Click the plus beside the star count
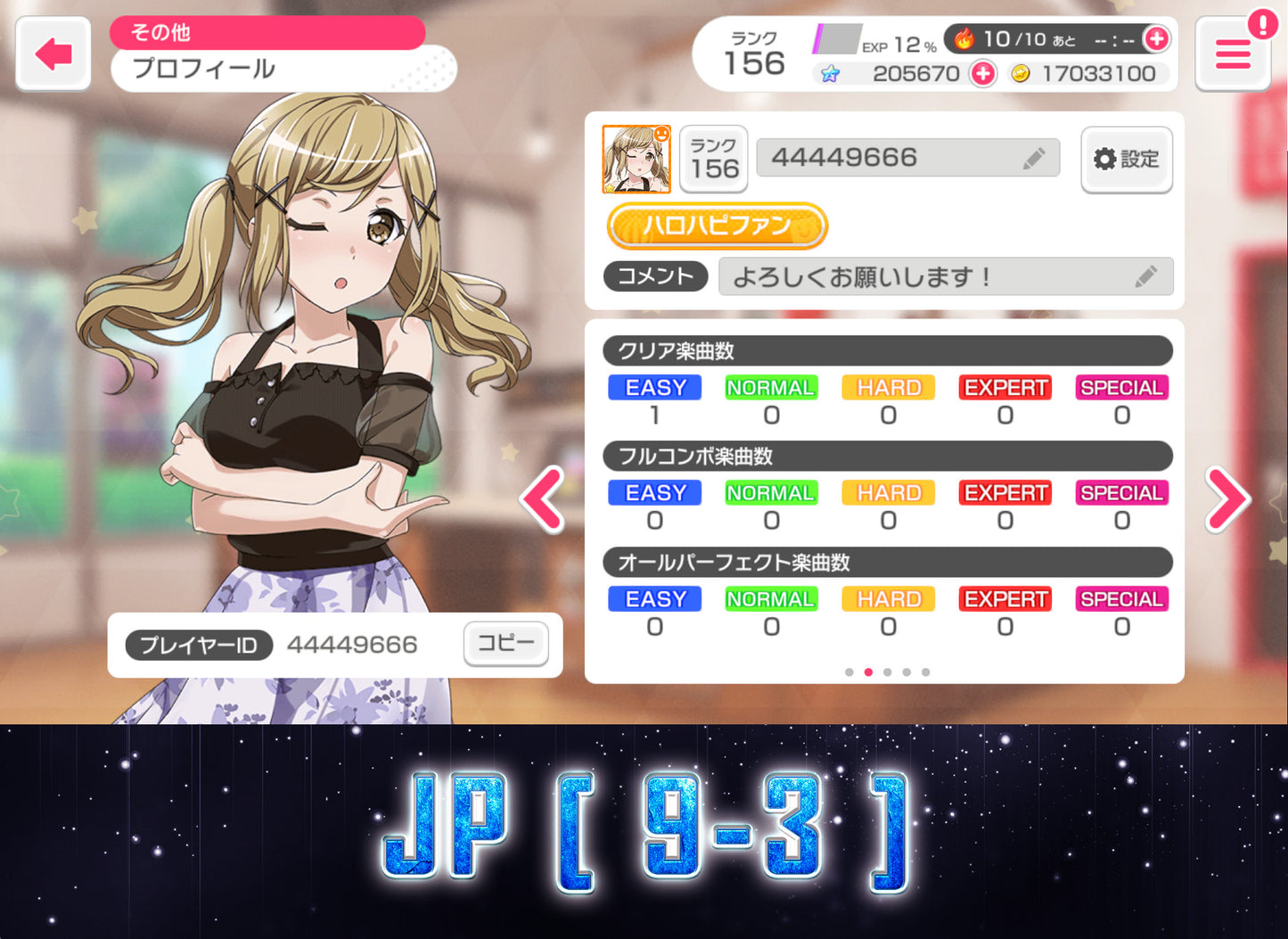 coord(982,74)
